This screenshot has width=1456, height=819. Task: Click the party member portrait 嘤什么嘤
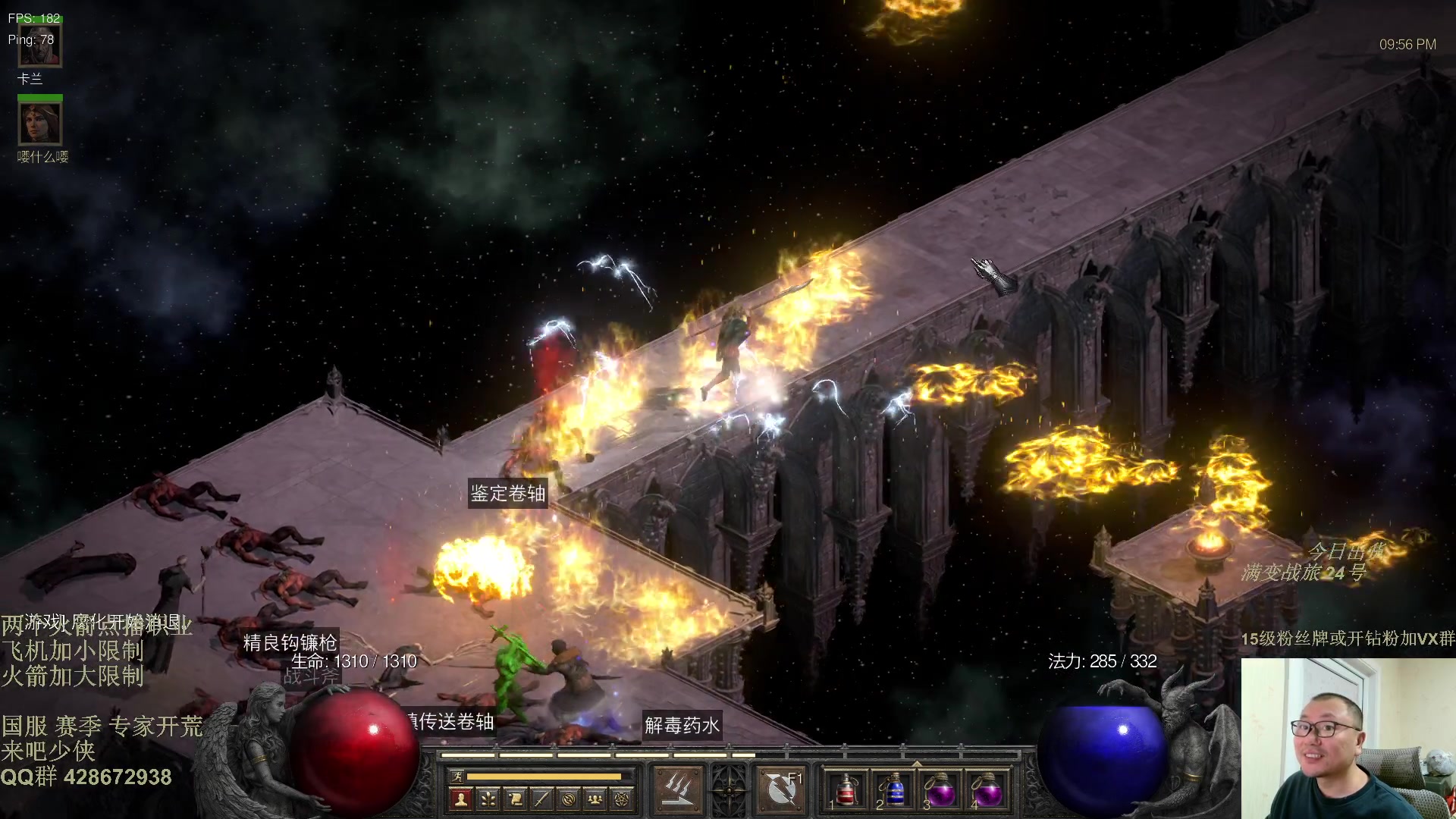39,123
